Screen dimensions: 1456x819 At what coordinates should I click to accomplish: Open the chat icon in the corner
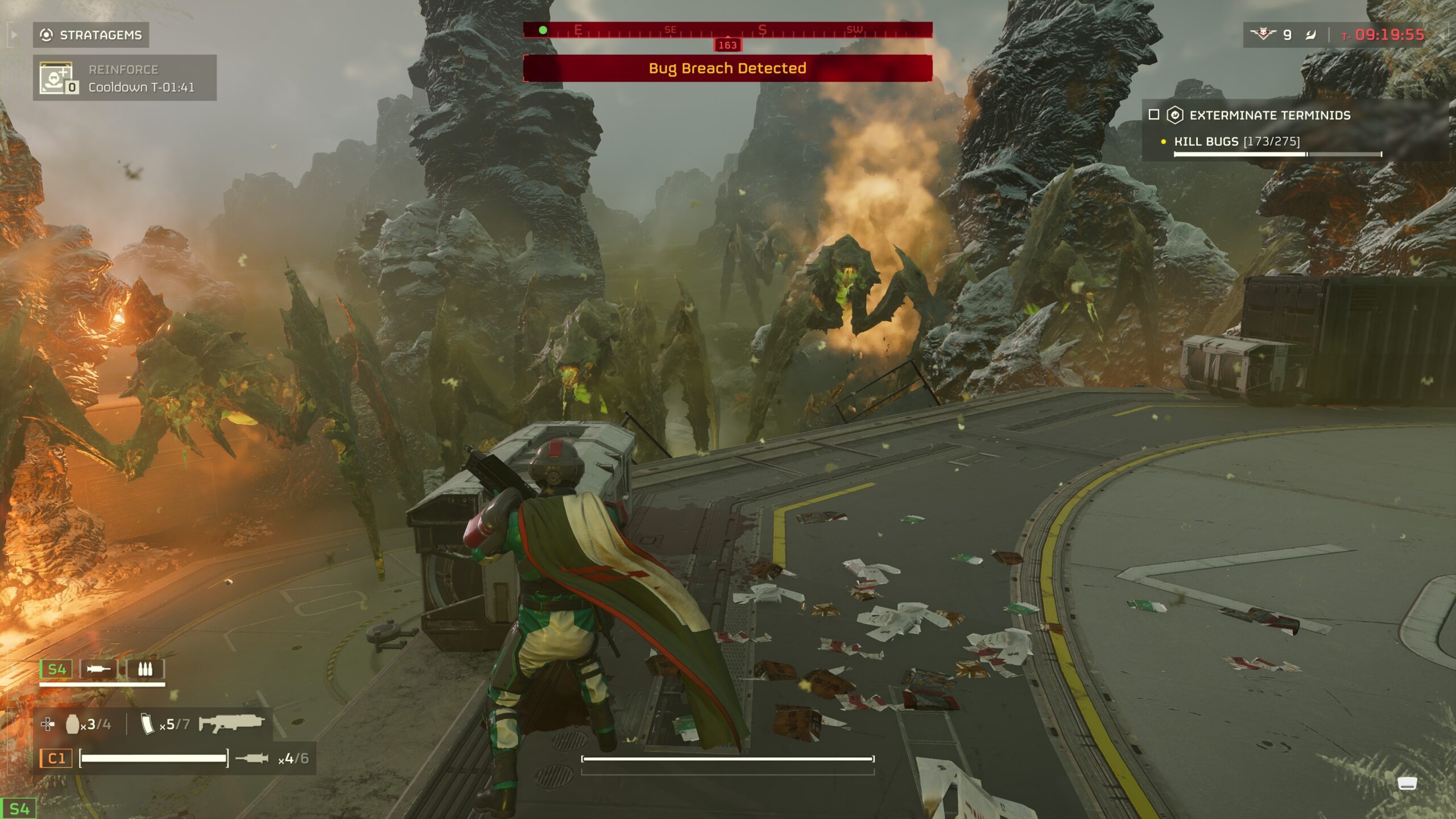pos(1407,783)
